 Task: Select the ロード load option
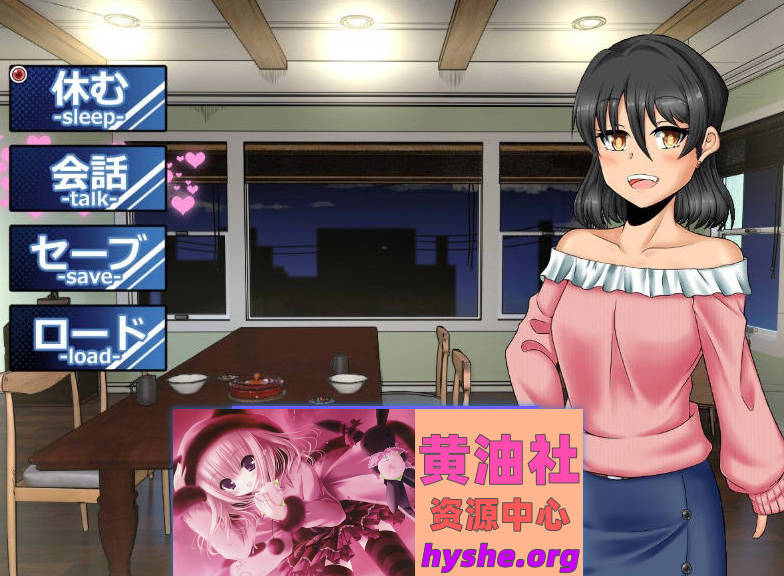tap(88, 338)
